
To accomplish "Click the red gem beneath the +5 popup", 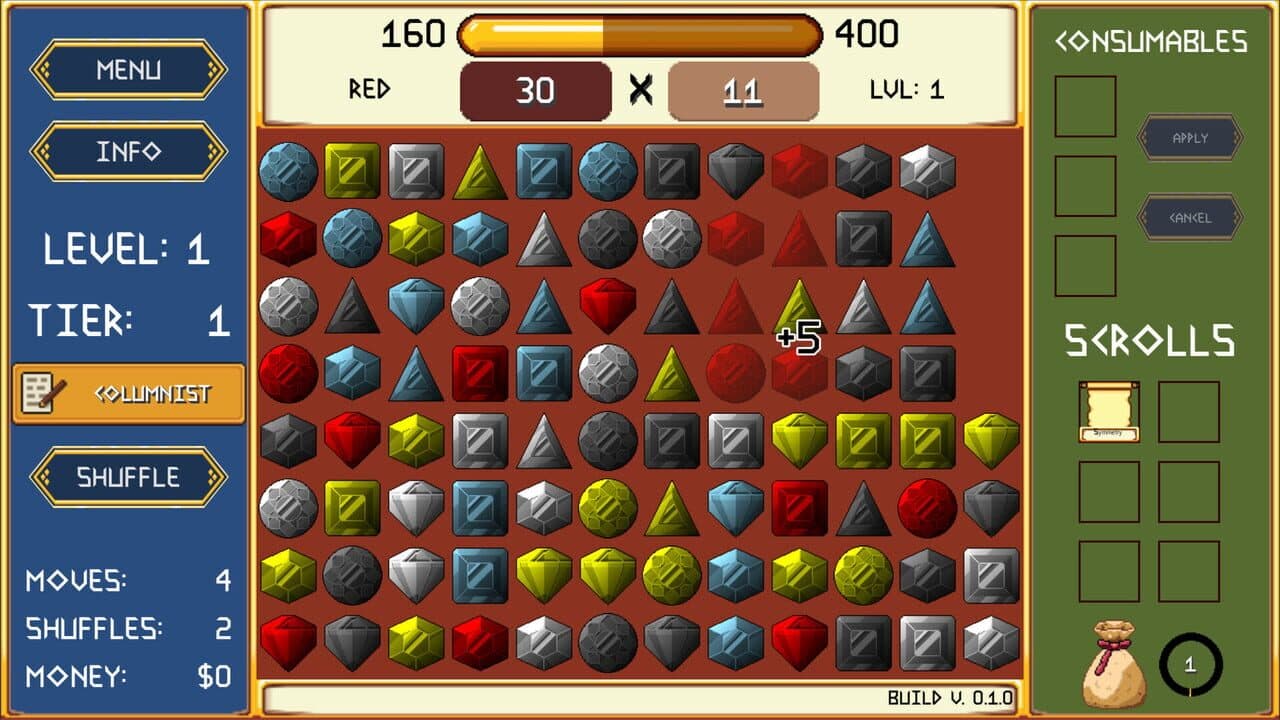I will pyautogui.click(x=796, y=372).
